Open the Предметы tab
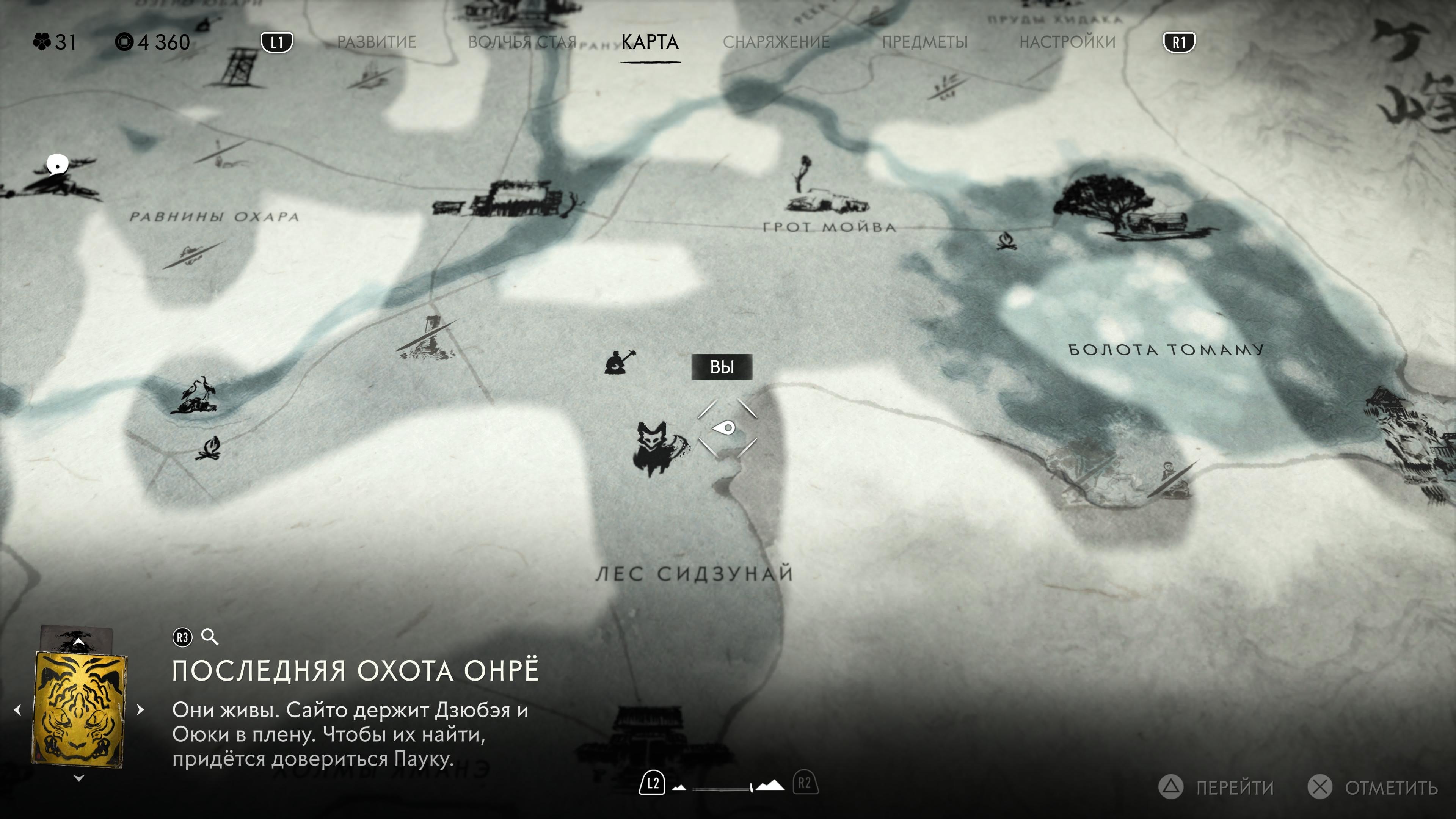 click(925, 42)
